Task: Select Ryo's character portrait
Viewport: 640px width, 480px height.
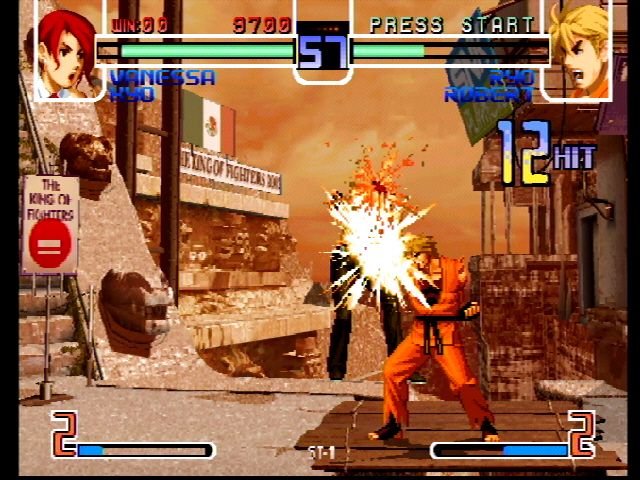Action: [579, 50]
